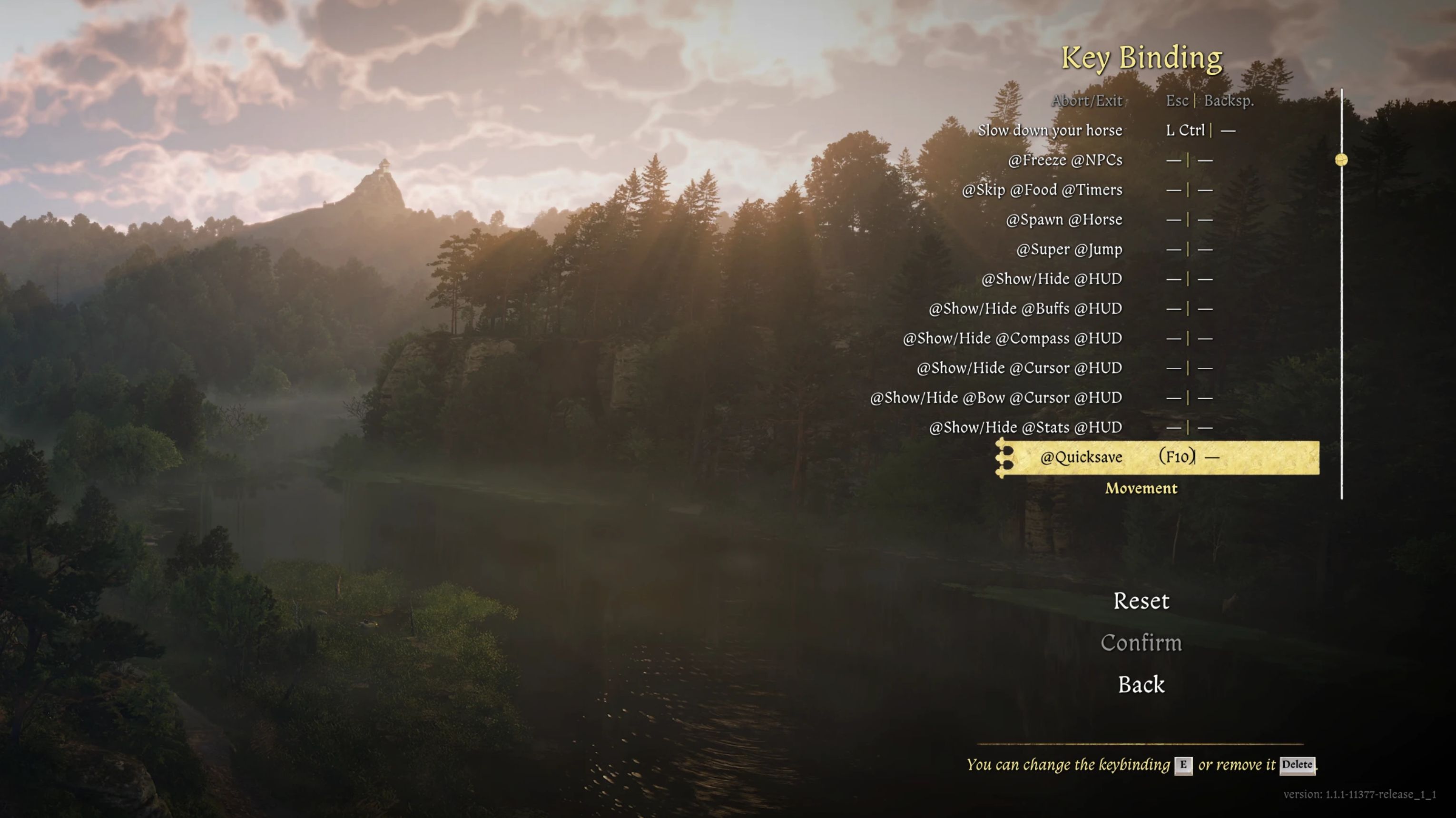Viewport: 1456px width, 818px height.
Task: Select the @Freeze @NPCs binding row
Action: click(1065, 160)
